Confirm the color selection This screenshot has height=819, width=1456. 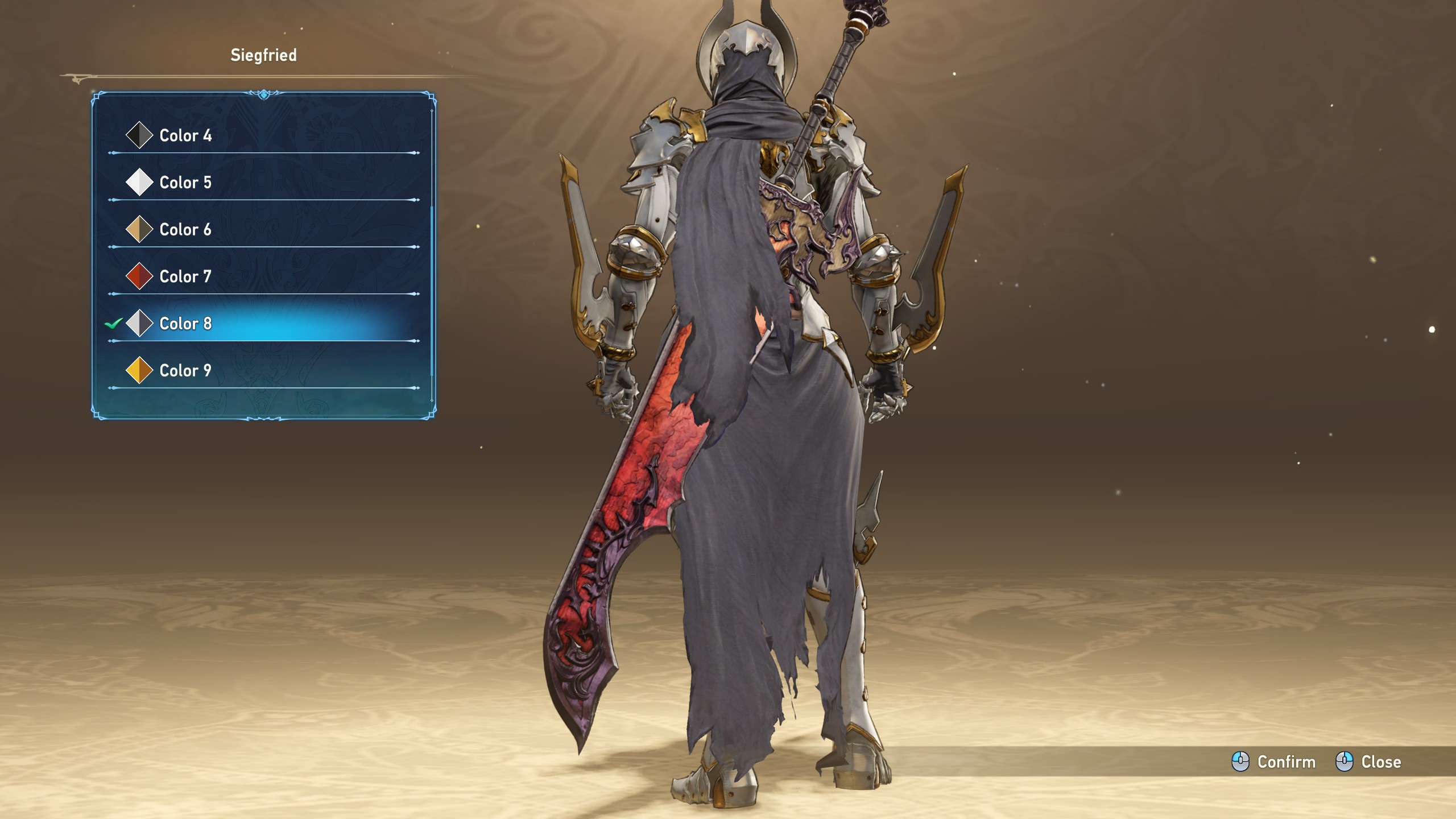(x=1274, y=762)
